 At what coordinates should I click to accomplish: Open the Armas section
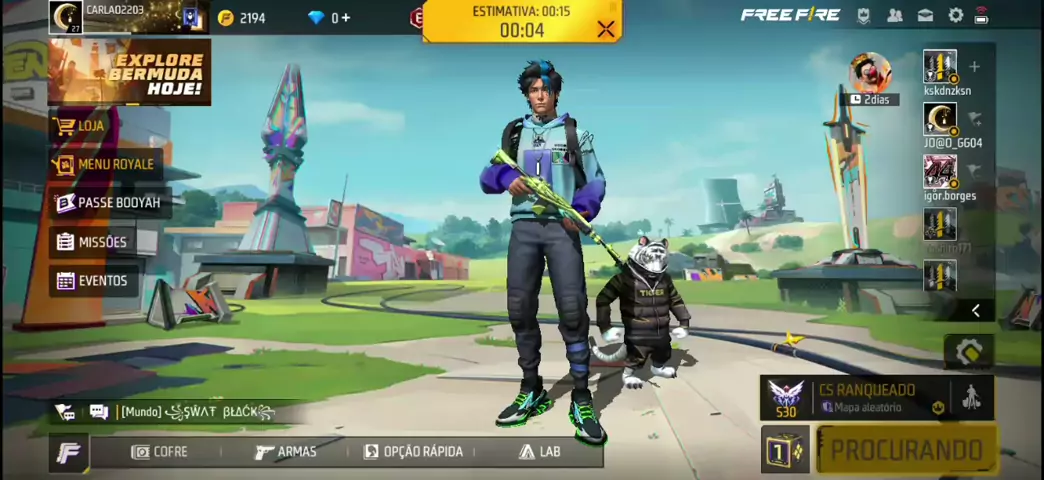[286, 452]
